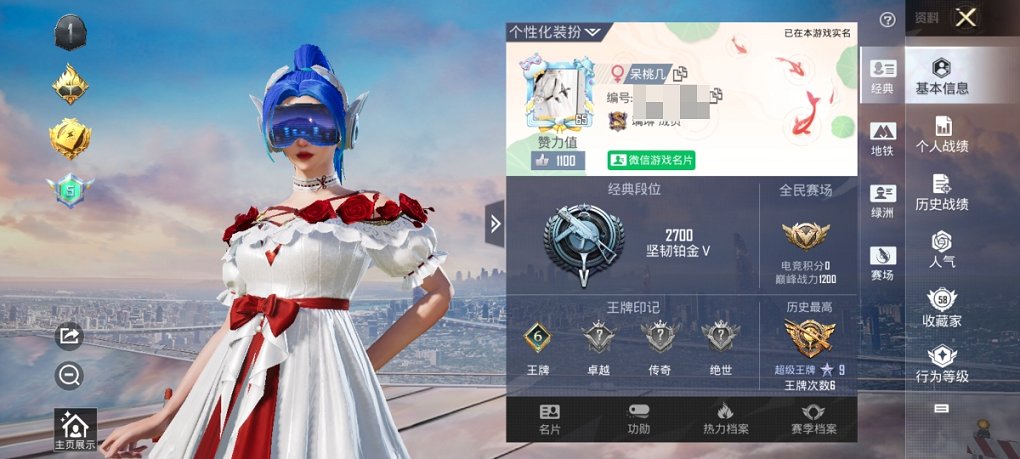Click the question mark help icon
The image size is (1020, 459).
click(x=887, y=19)
